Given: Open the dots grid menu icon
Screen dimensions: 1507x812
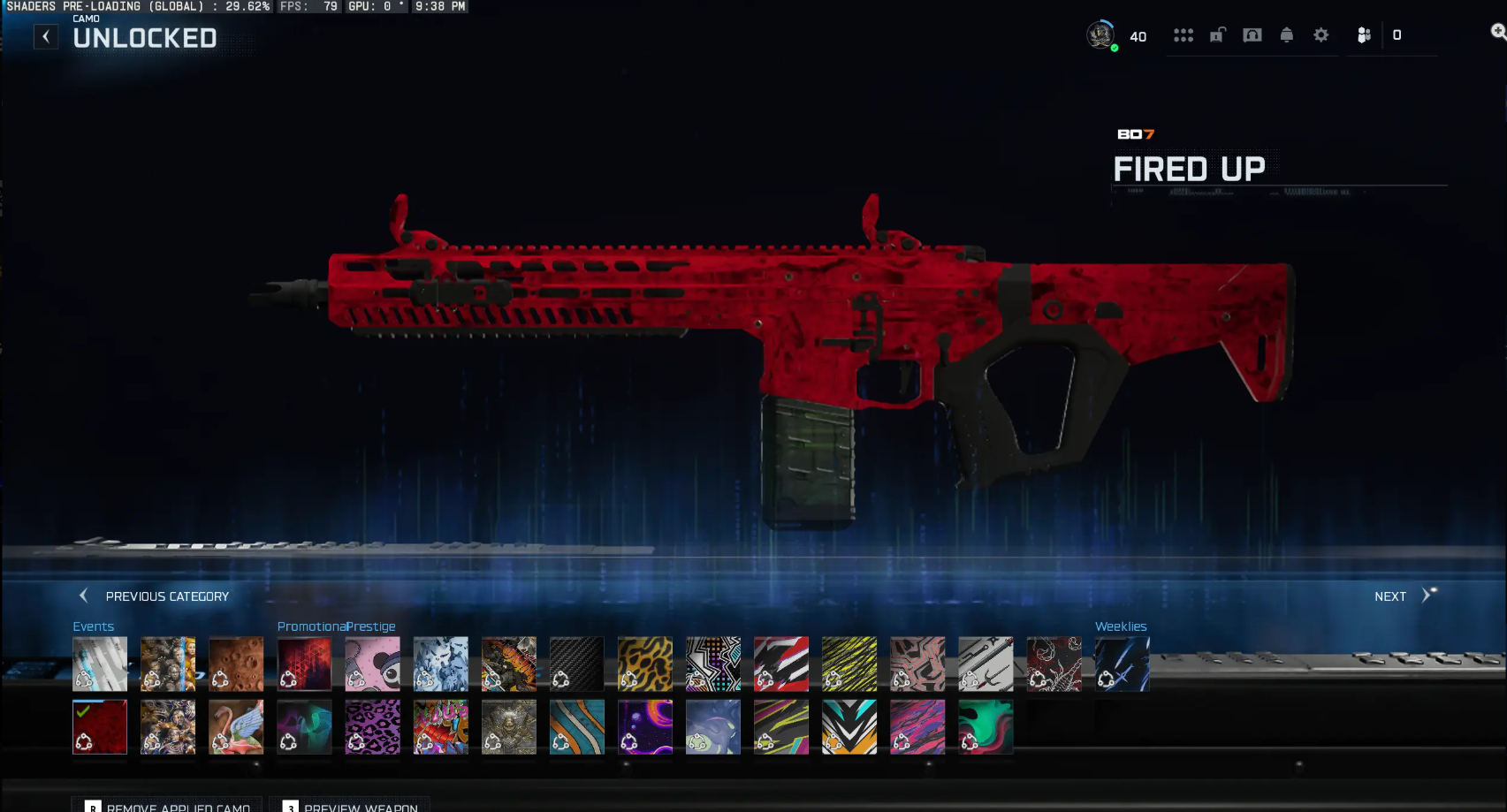Looking at the screenshot, I should pyautogui.click(x=1184, y=35).
